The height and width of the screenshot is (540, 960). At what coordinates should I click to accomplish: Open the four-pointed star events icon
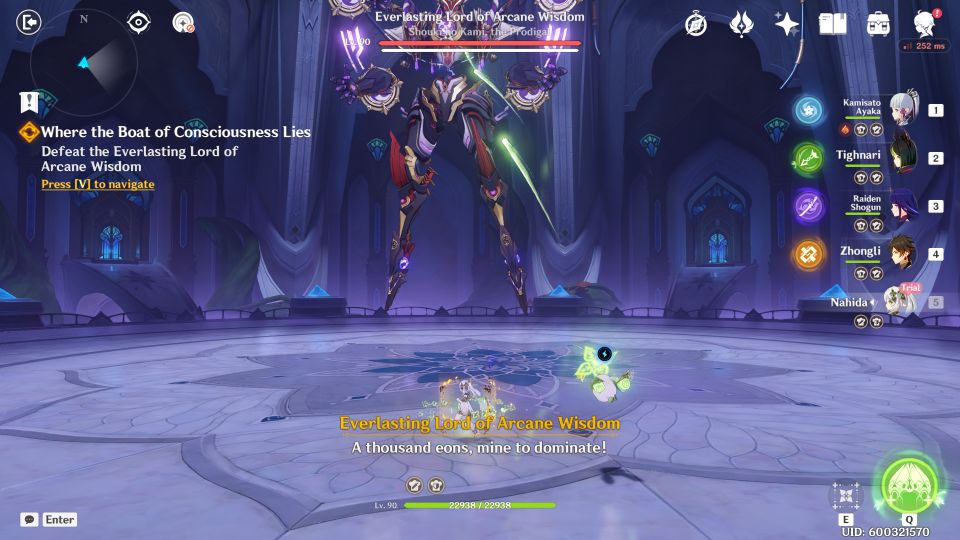[x=787, y=24]
